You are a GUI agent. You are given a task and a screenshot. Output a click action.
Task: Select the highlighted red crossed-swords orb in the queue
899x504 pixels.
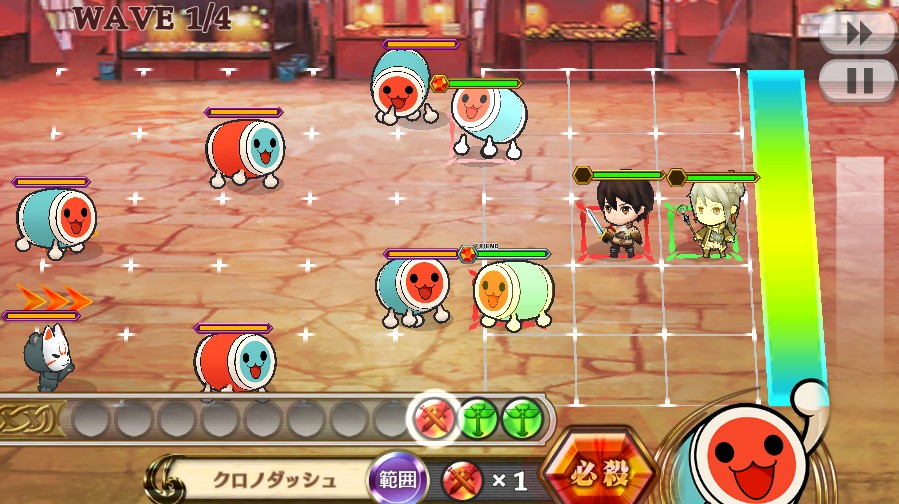click(436, 415)
